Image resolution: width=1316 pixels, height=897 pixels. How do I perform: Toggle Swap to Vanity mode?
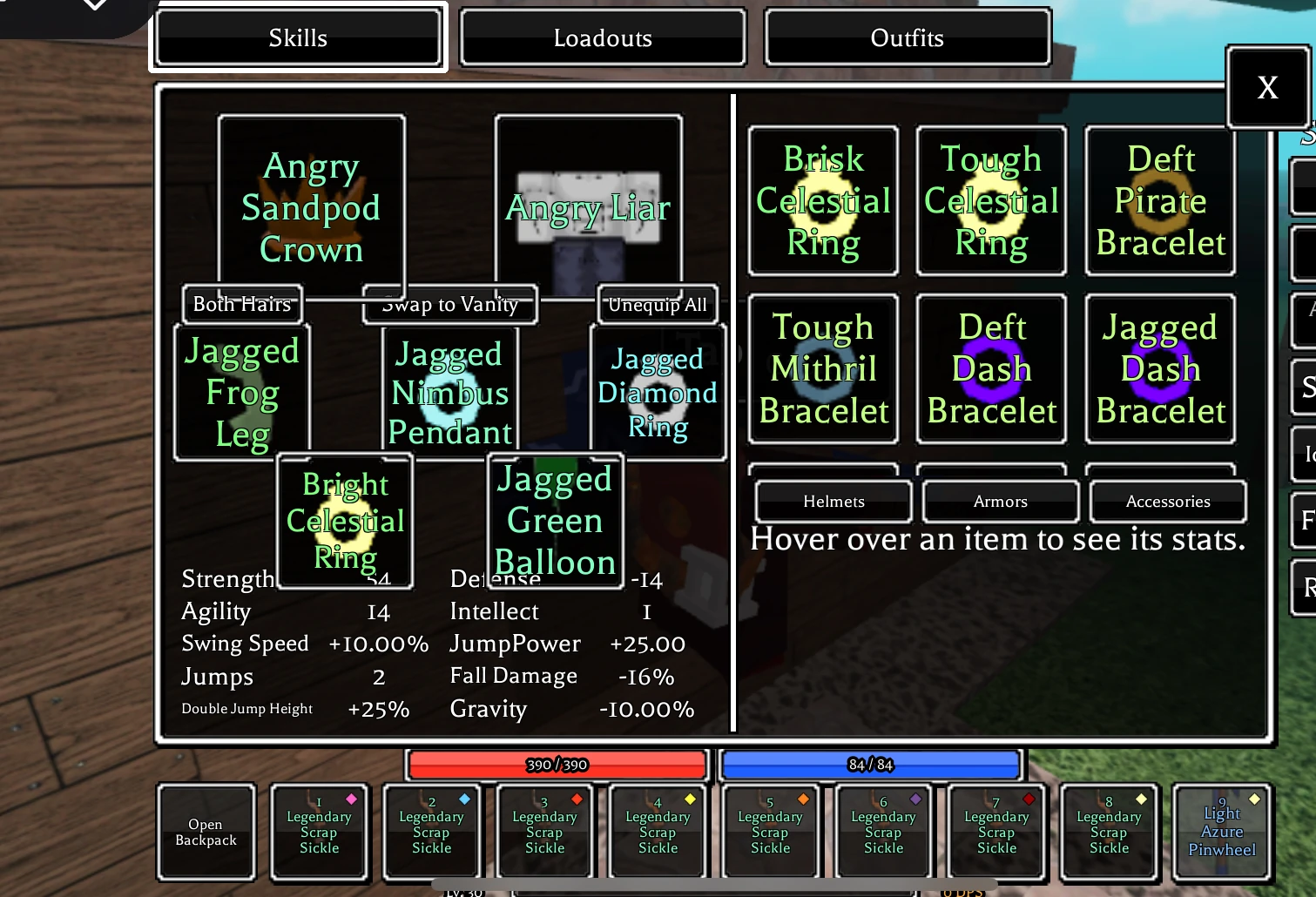tap(449, 304)
